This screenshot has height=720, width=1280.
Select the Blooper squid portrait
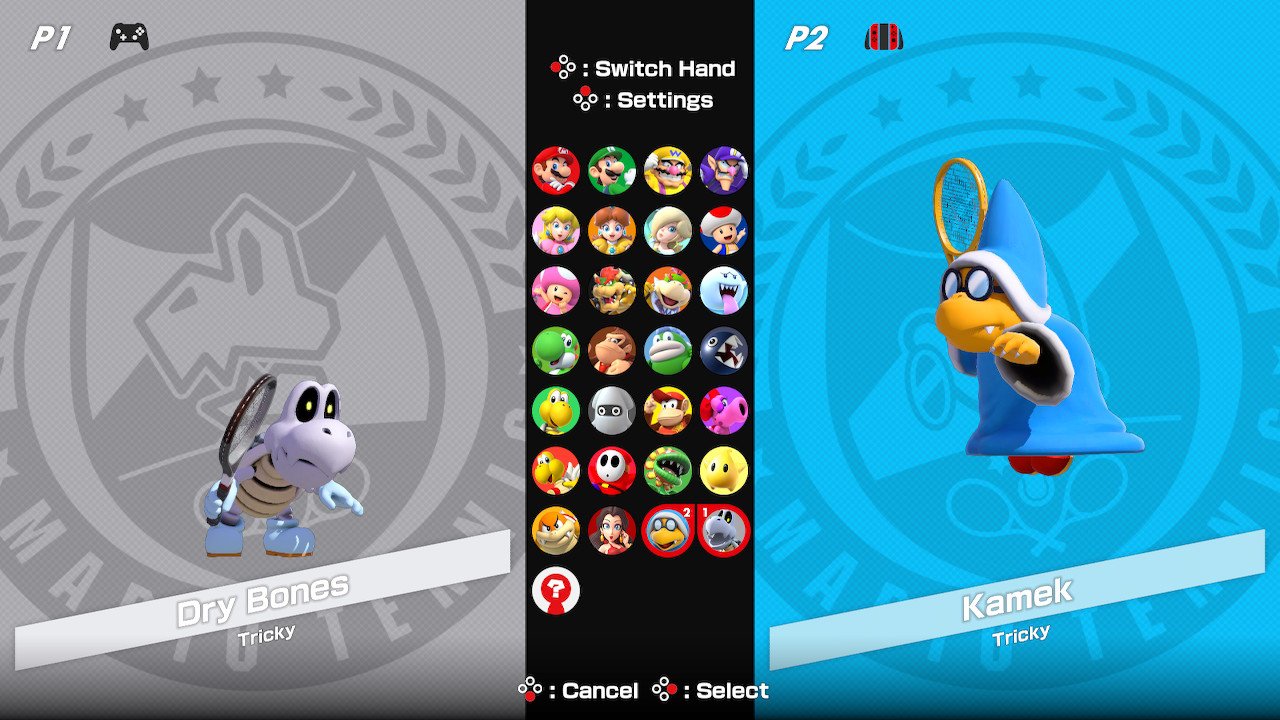point(612,410)
